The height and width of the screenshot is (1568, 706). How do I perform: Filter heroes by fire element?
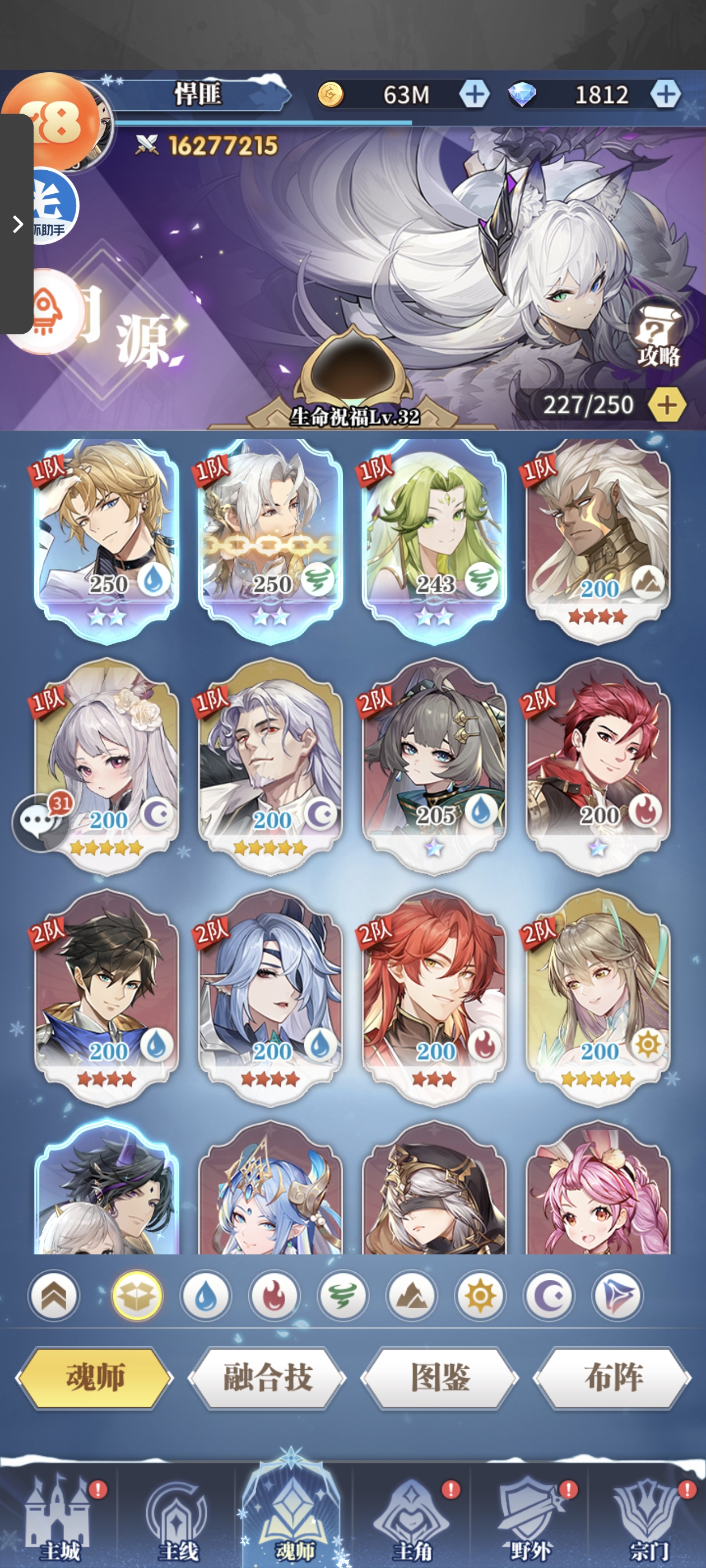pos(274,1296)
